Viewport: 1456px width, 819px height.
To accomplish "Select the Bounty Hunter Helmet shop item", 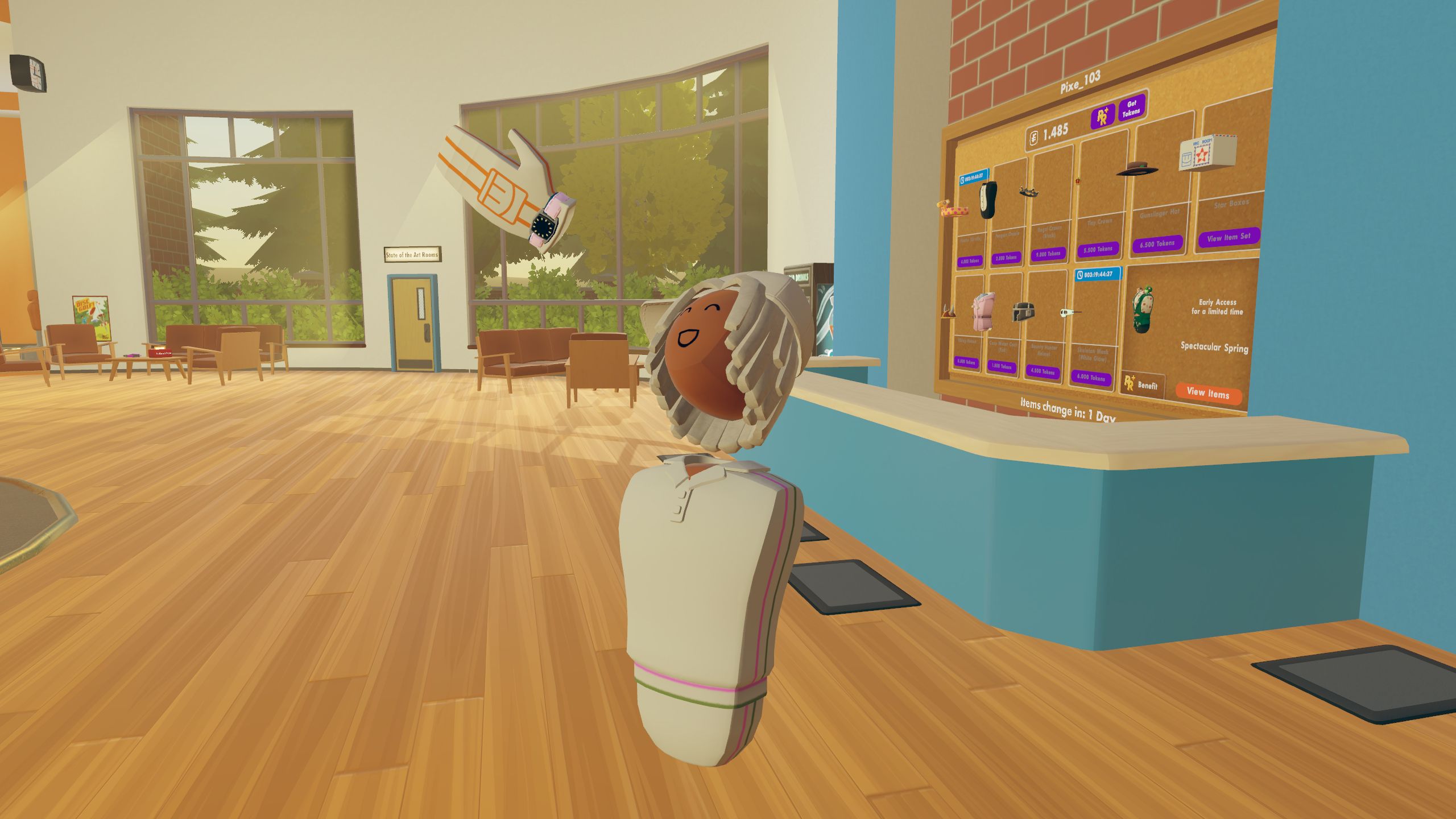I will click(1023, 313).
